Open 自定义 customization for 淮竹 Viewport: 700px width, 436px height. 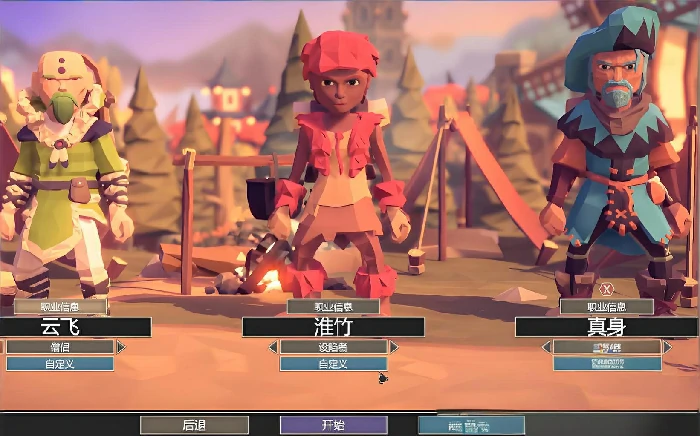click(x=333, y=364)
